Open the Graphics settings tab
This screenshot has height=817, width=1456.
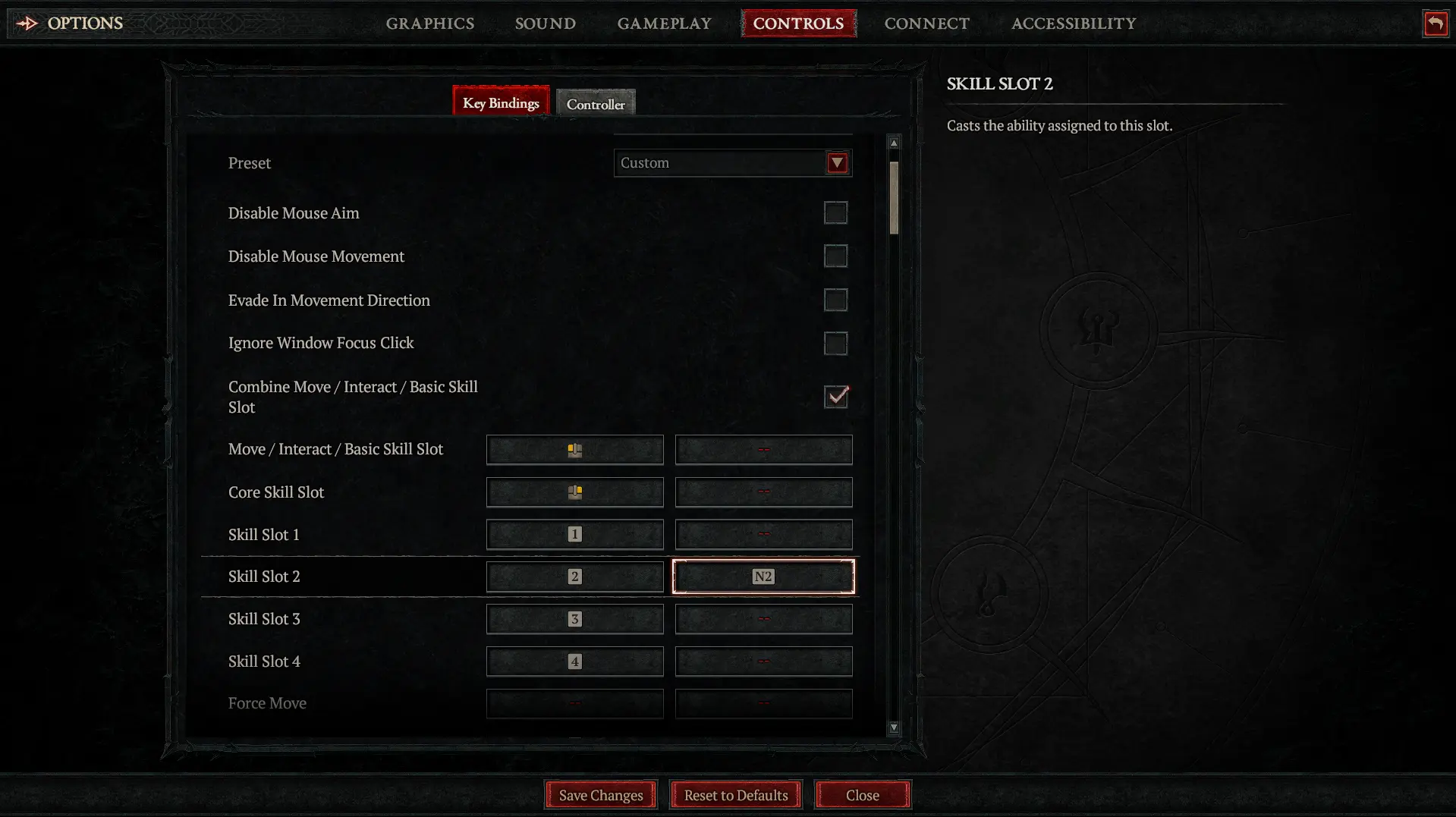[429, 24]
